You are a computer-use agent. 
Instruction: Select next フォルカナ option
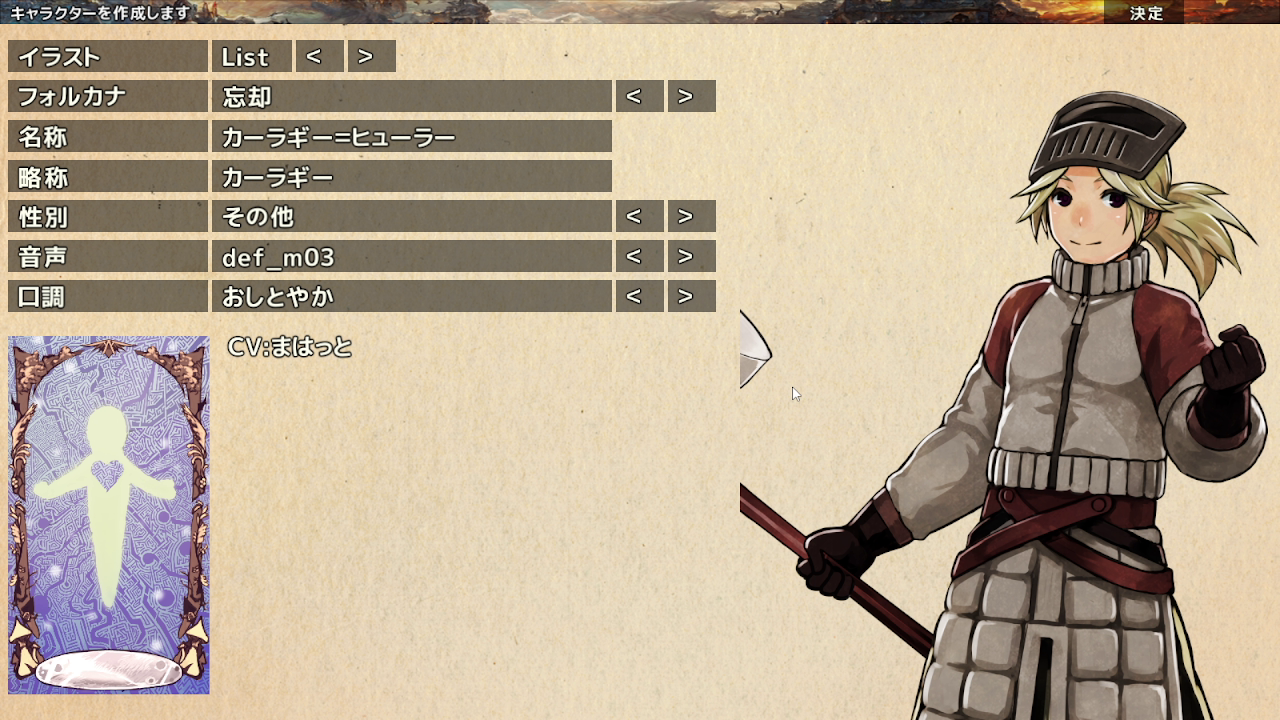[x=691, y=97]
